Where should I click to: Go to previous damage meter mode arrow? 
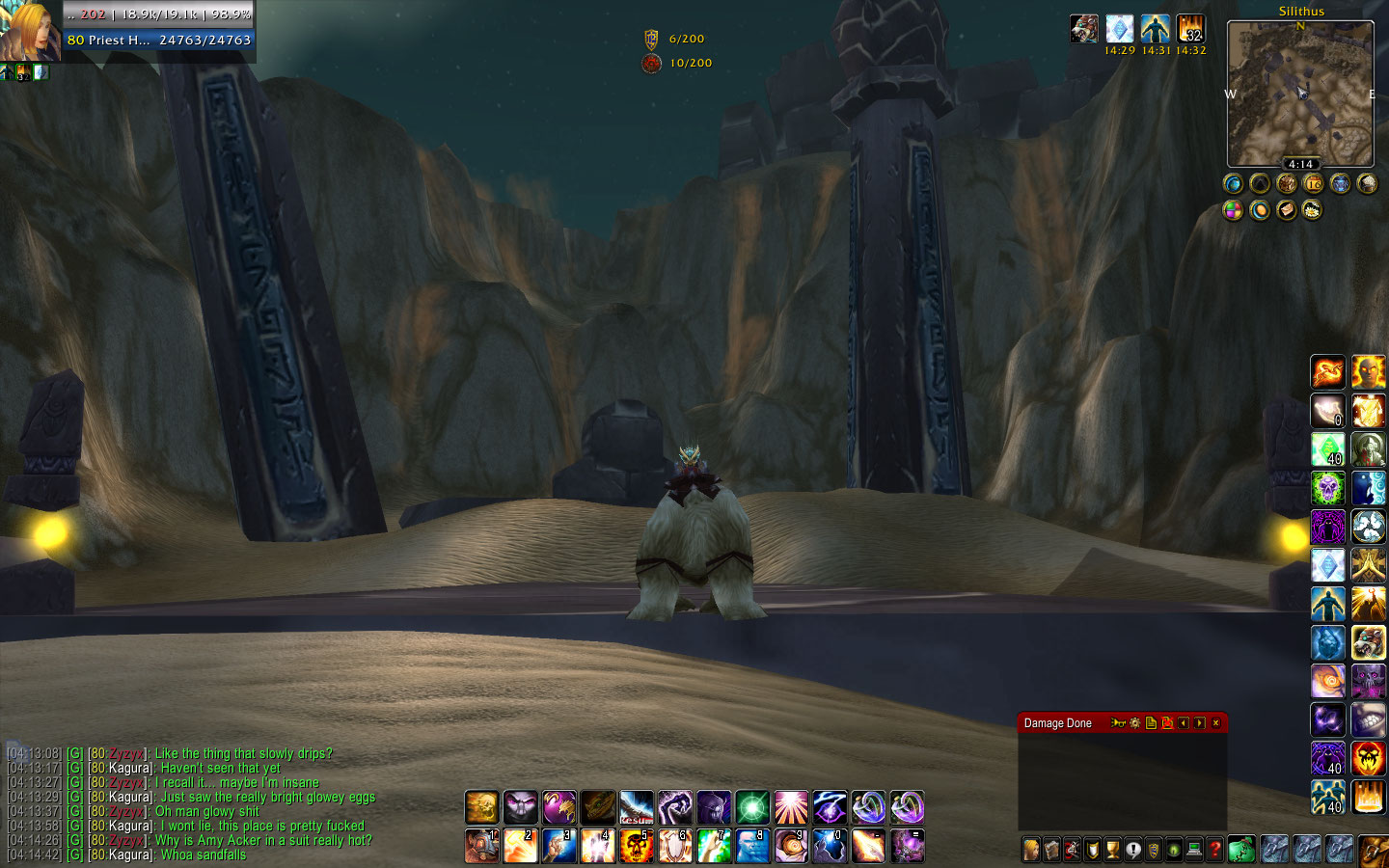[x=1184, y=723]
